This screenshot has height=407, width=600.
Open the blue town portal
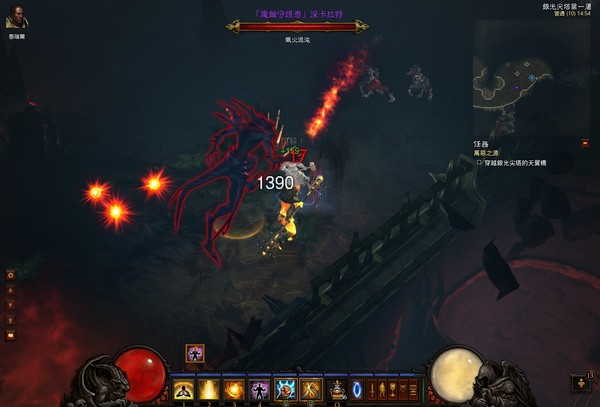[x=359, y=388]
